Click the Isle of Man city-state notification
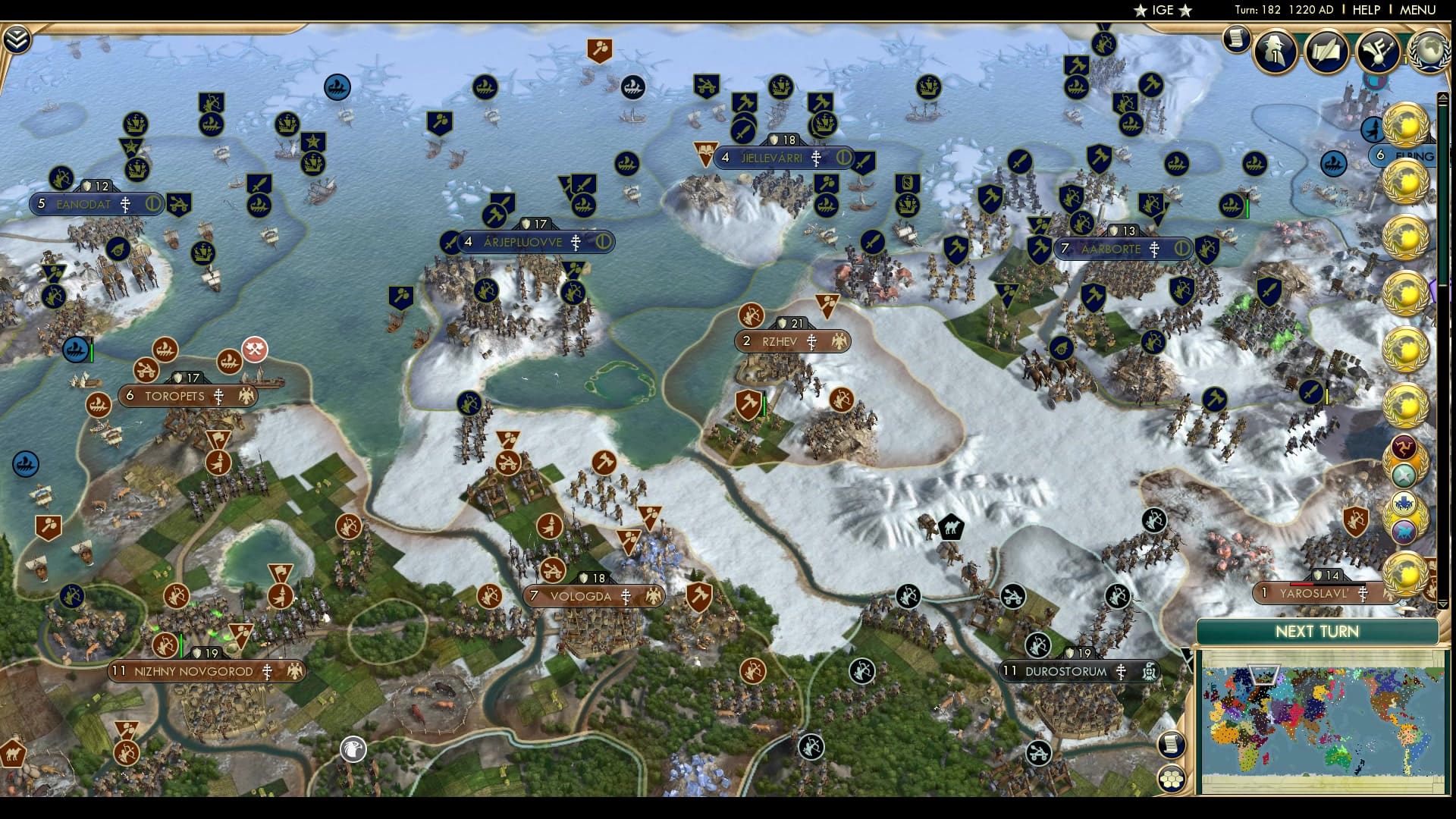The height and width of the screenshot is (819, 1456). tap(1404, 447)
